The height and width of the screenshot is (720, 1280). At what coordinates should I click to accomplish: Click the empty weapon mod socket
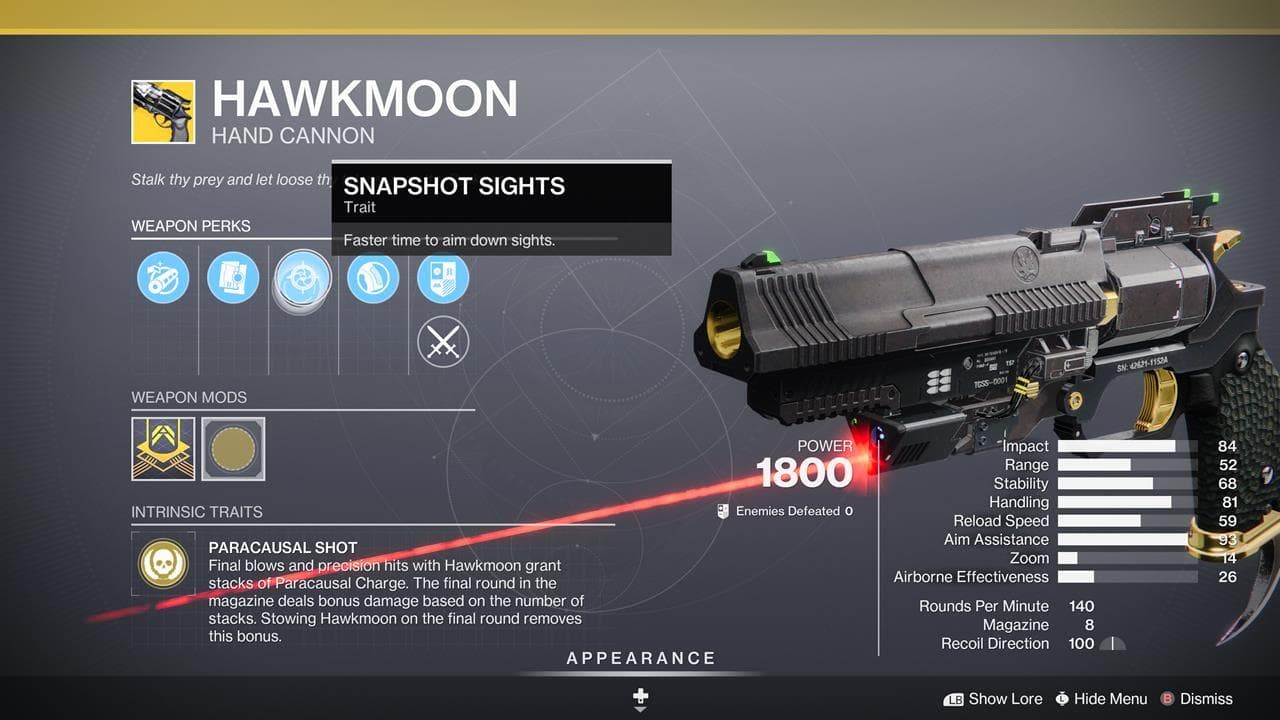pos(233,449)
